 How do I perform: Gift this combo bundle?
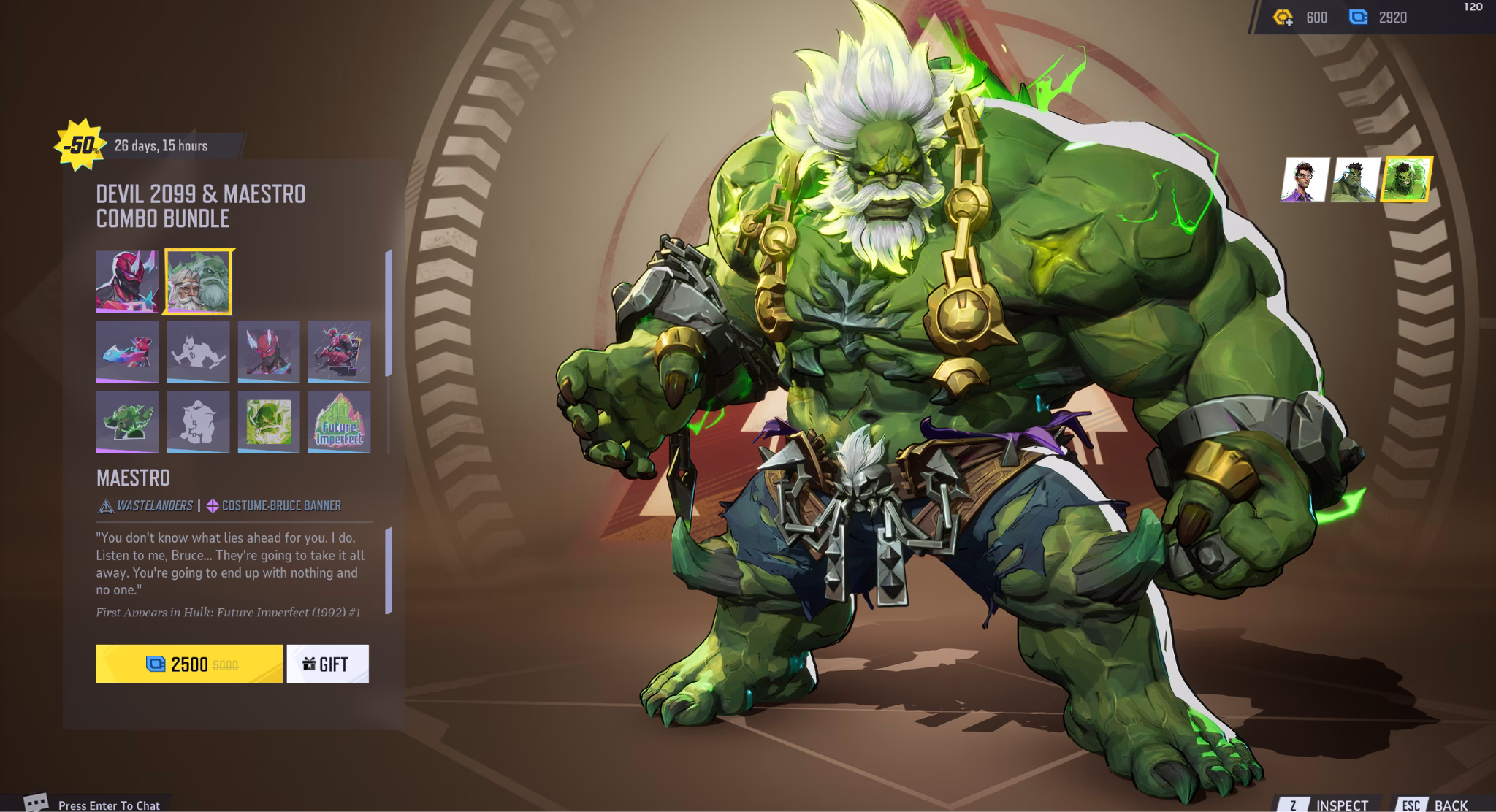[x=327, y=664]
